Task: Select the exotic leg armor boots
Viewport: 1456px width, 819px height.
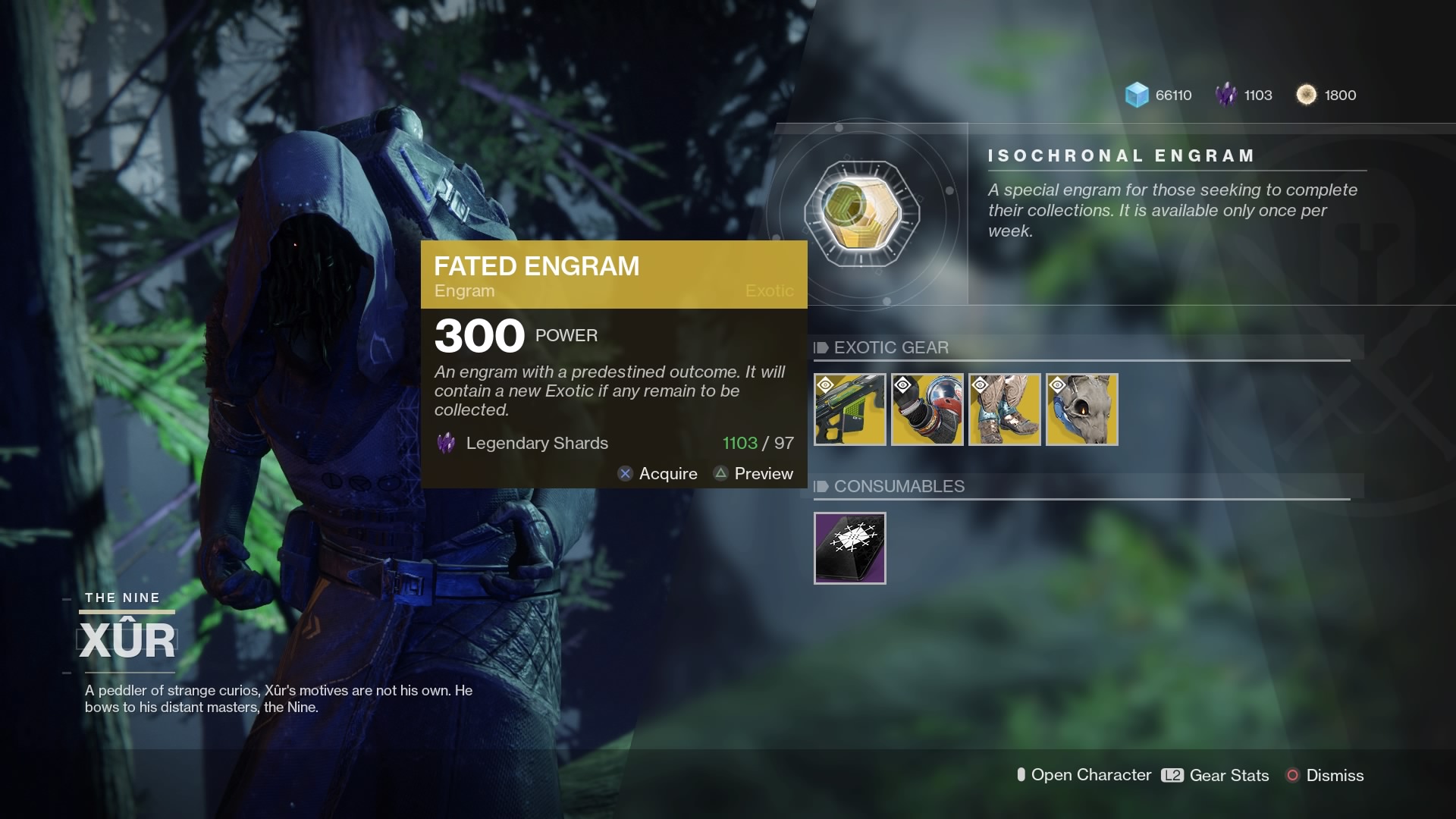Action: (x=1004, y=409)
